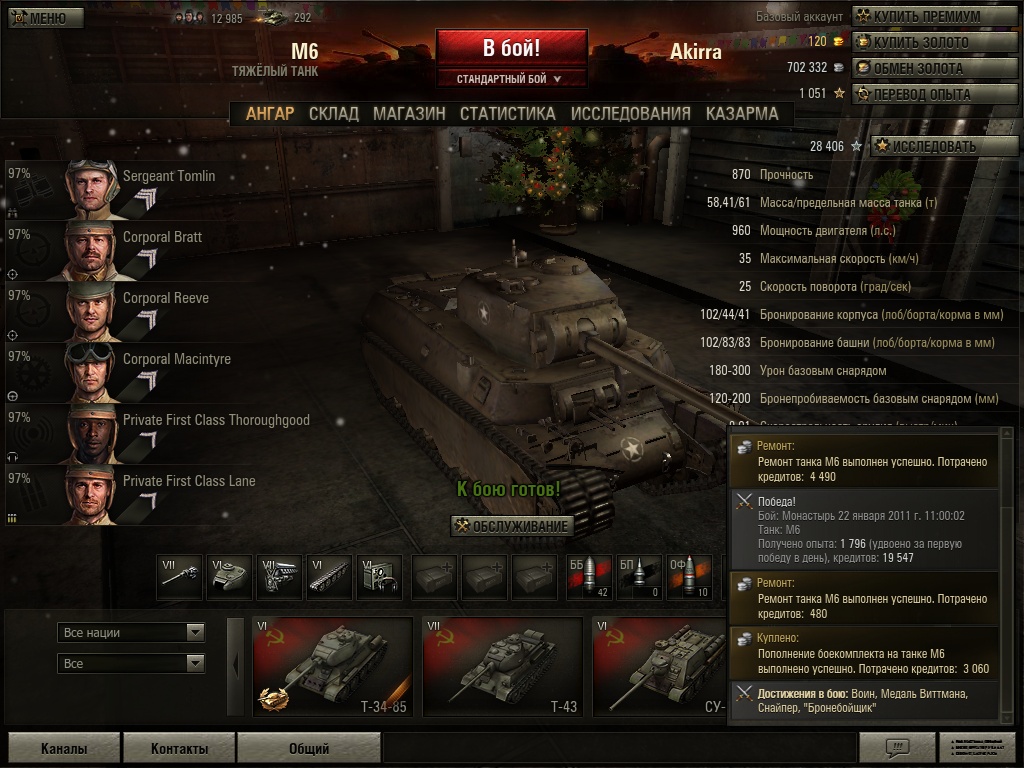The width and height of the screenshot is (1024, 768).
Task: Switch to the Склад tab
Action: point(333,114)
